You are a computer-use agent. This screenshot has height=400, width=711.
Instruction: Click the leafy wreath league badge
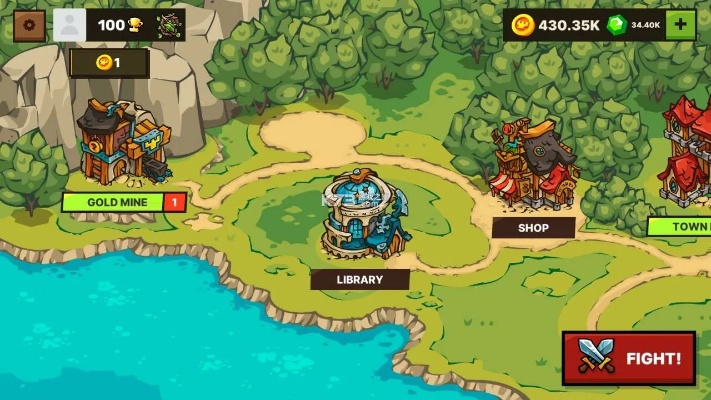point(170,24)
